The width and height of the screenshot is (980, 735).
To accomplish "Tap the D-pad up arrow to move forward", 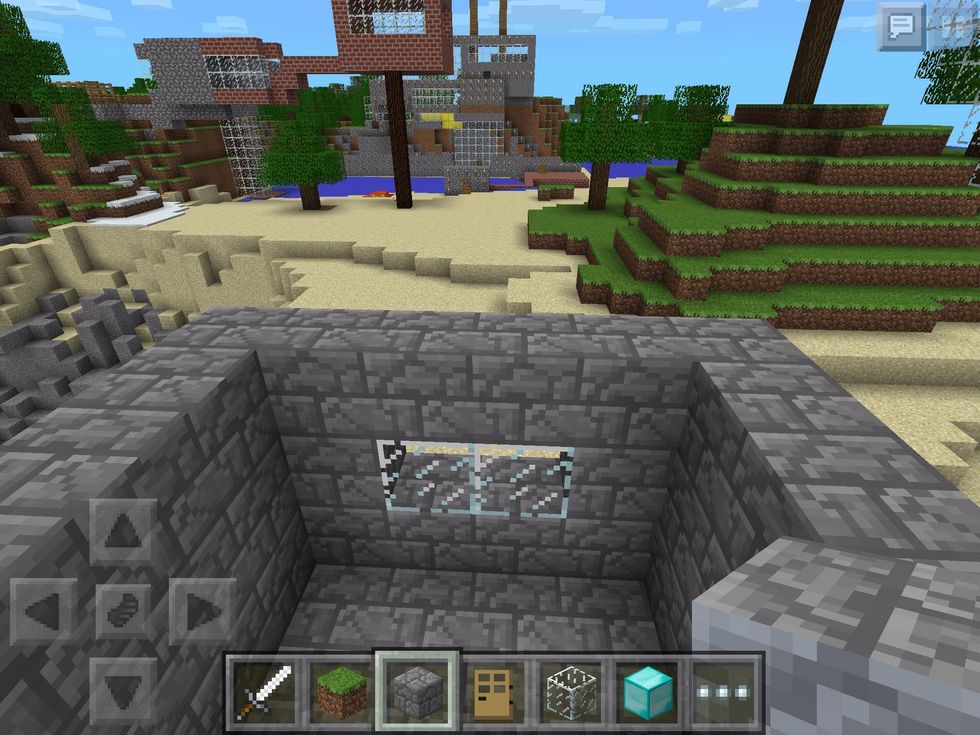I will [124, 532].
